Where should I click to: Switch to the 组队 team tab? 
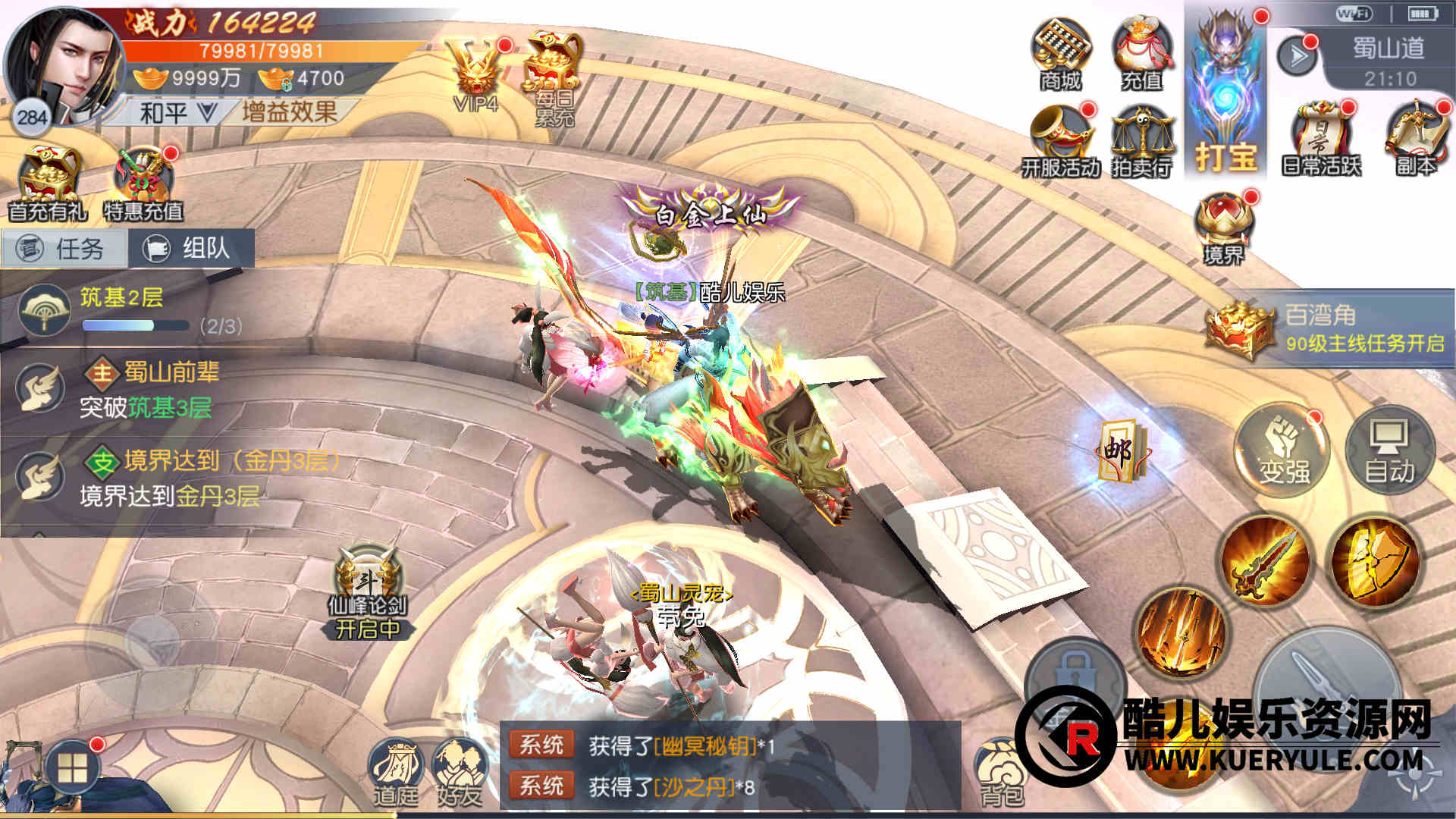click(x=191, y=248)
